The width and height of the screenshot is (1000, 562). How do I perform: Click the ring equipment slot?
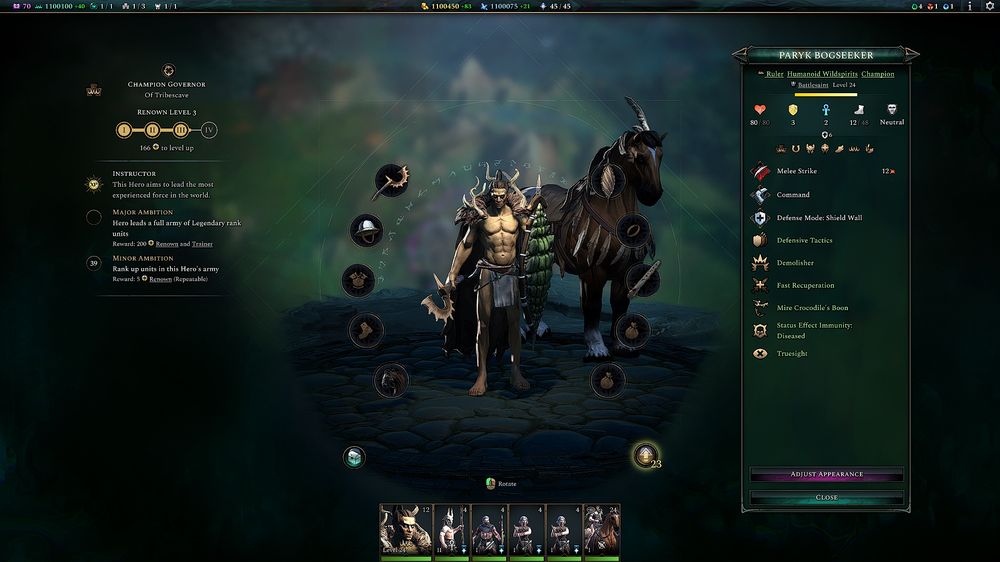coord(633,230)
